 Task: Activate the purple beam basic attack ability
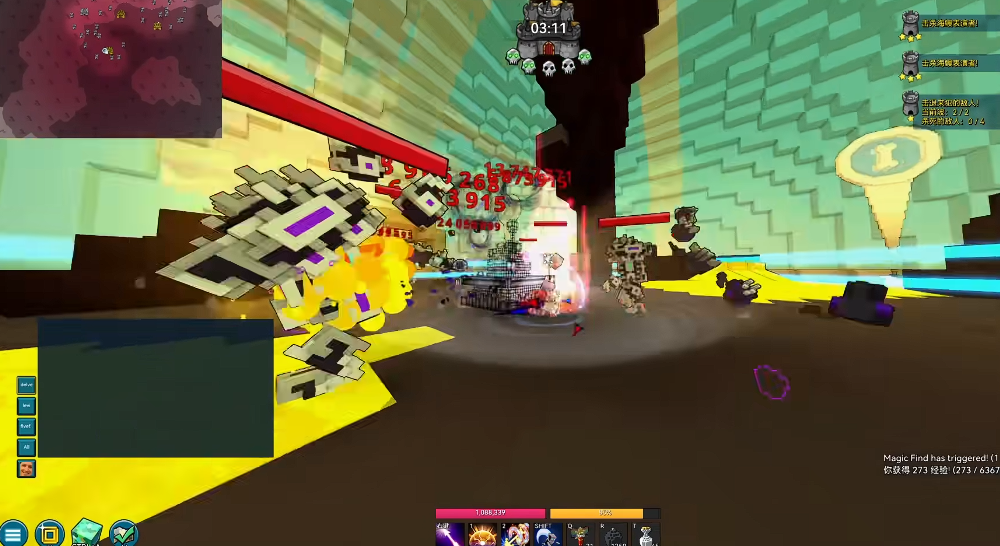(449, 535)
